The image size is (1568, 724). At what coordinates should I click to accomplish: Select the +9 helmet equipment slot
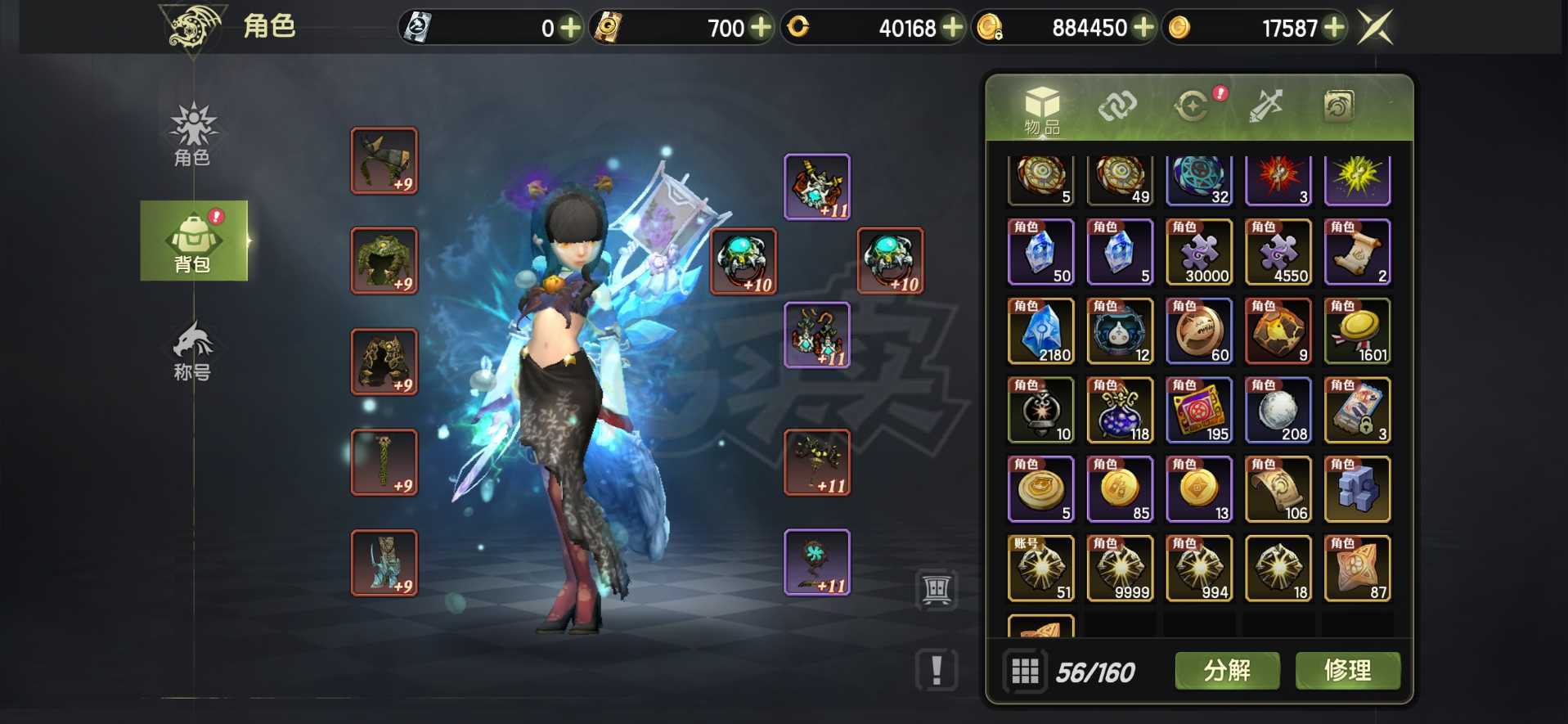384,160
